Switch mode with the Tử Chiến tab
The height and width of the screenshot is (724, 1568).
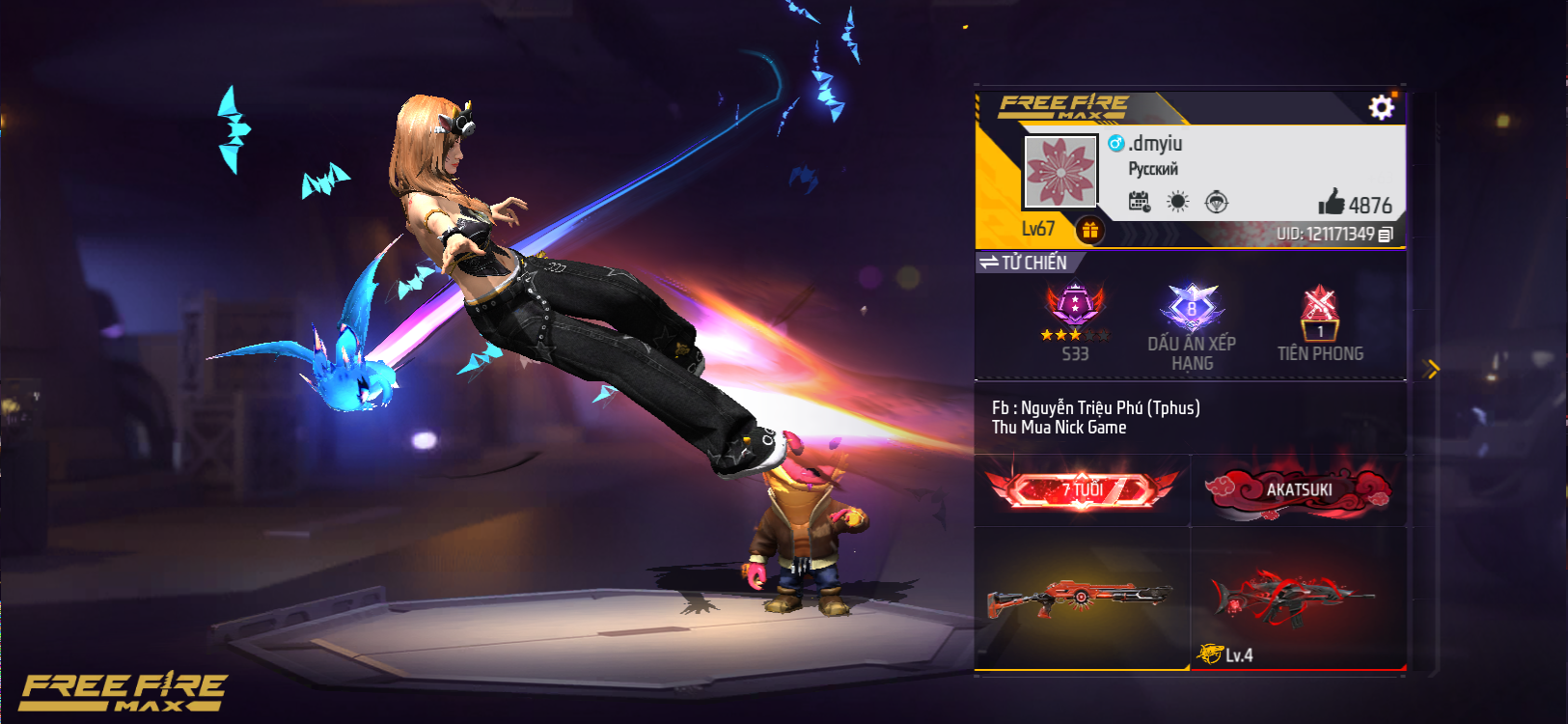1024,263
